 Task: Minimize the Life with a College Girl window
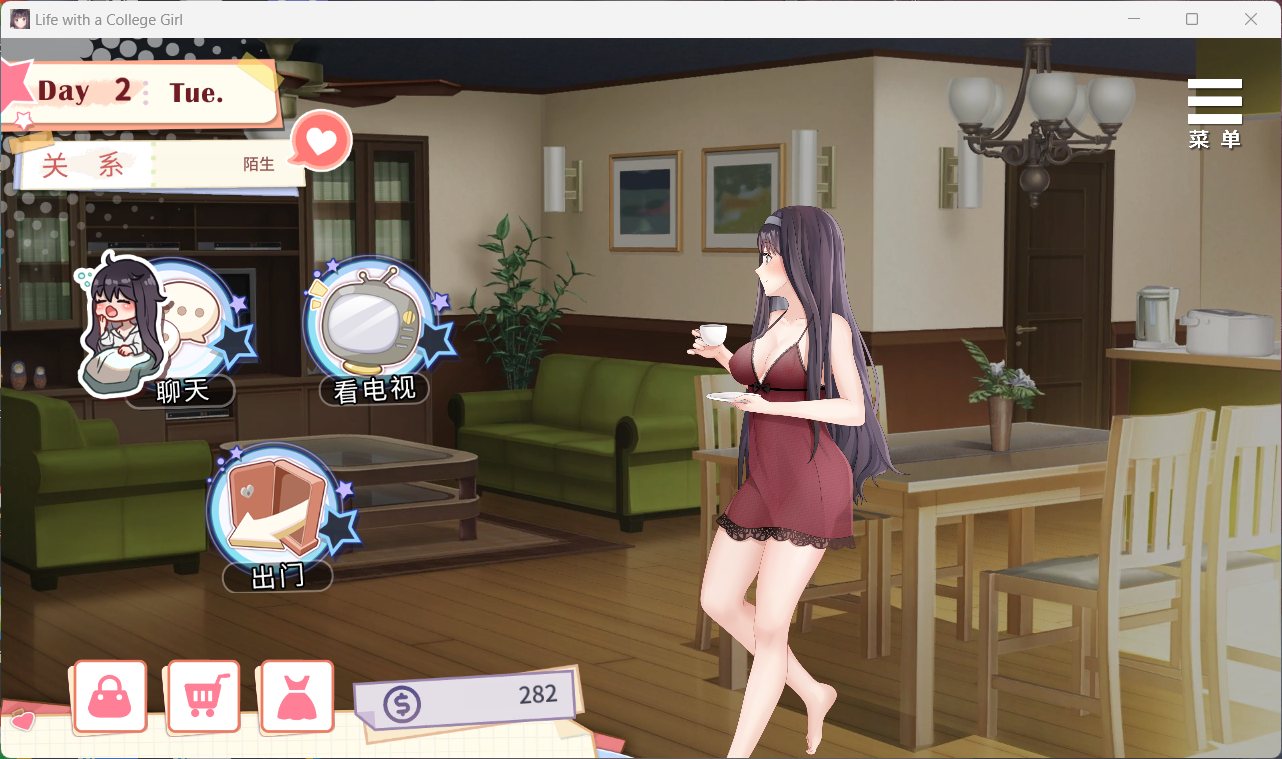[x=1136, y=18]
